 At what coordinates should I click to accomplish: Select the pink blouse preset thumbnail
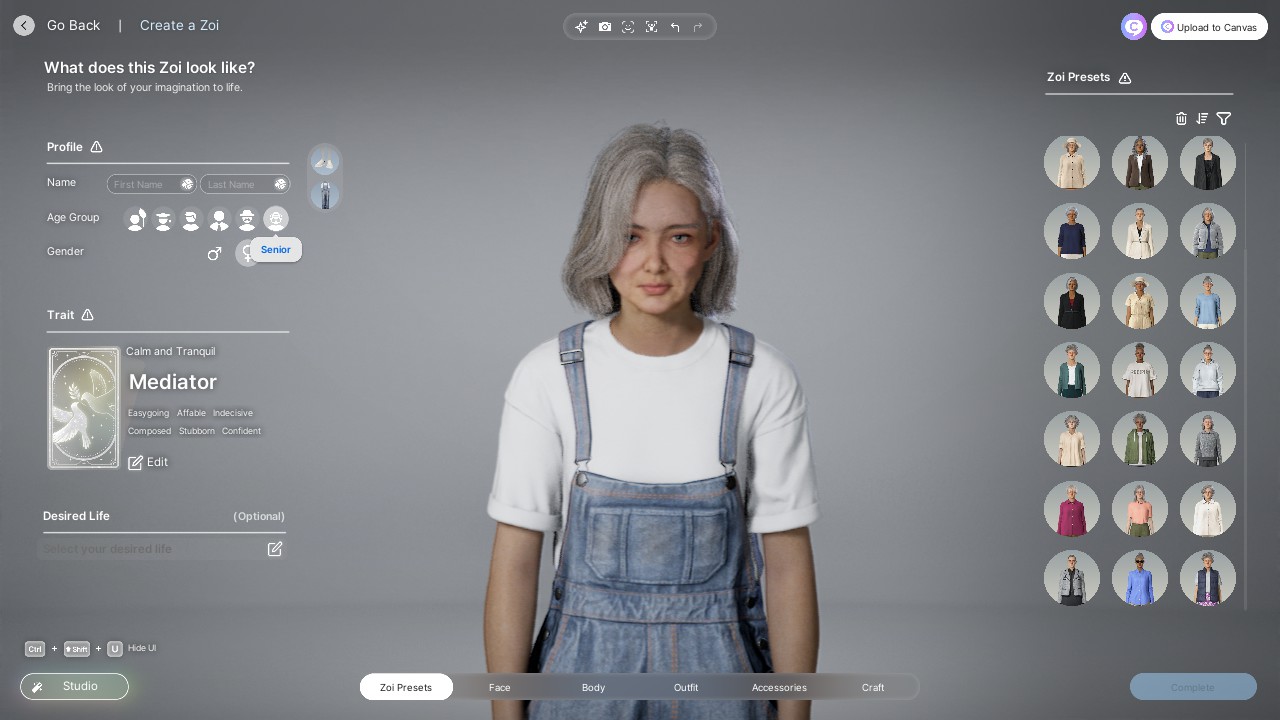[1072, 509]
